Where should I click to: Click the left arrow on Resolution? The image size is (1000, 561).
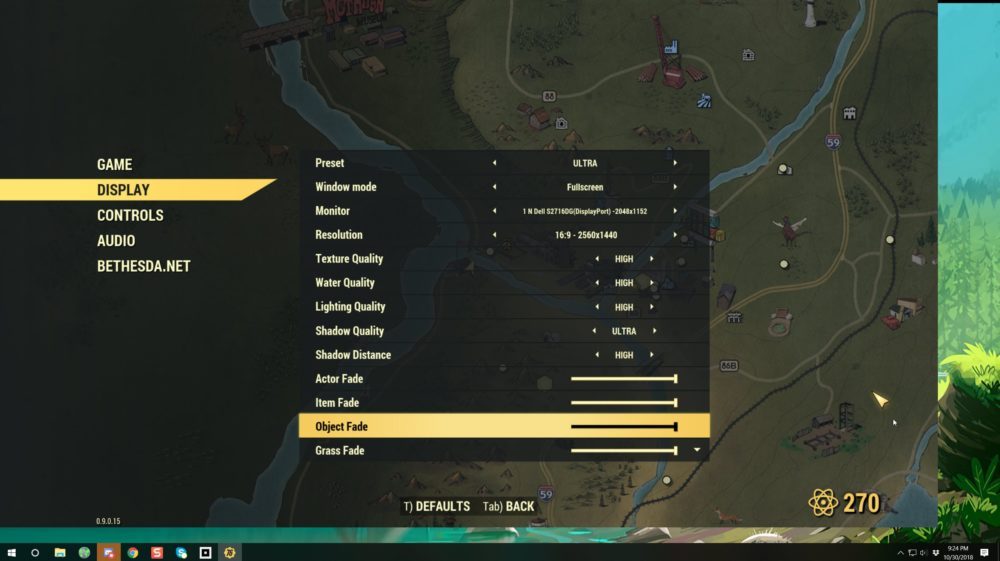point(493,235)
